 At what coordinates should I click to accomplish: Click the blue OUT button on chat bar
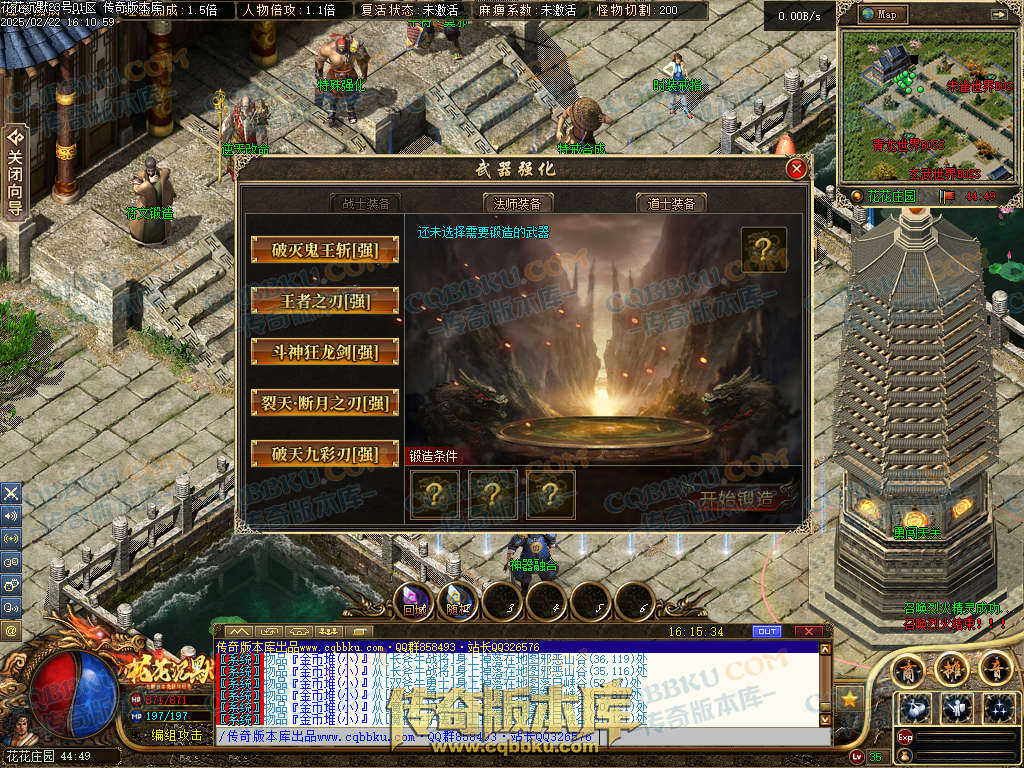point(767,632)
